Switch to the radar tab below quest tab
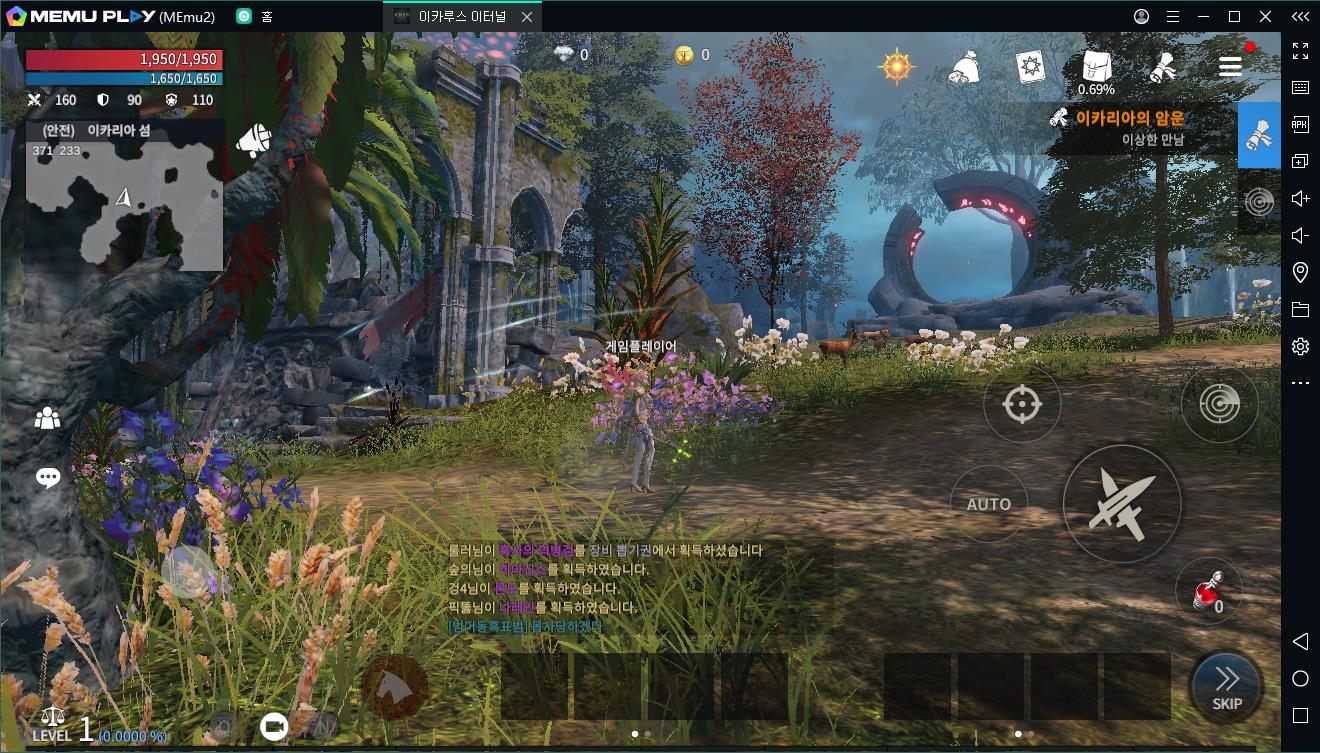The width and height of the screenshot is (1320, 753). [x=1259, y=201]
